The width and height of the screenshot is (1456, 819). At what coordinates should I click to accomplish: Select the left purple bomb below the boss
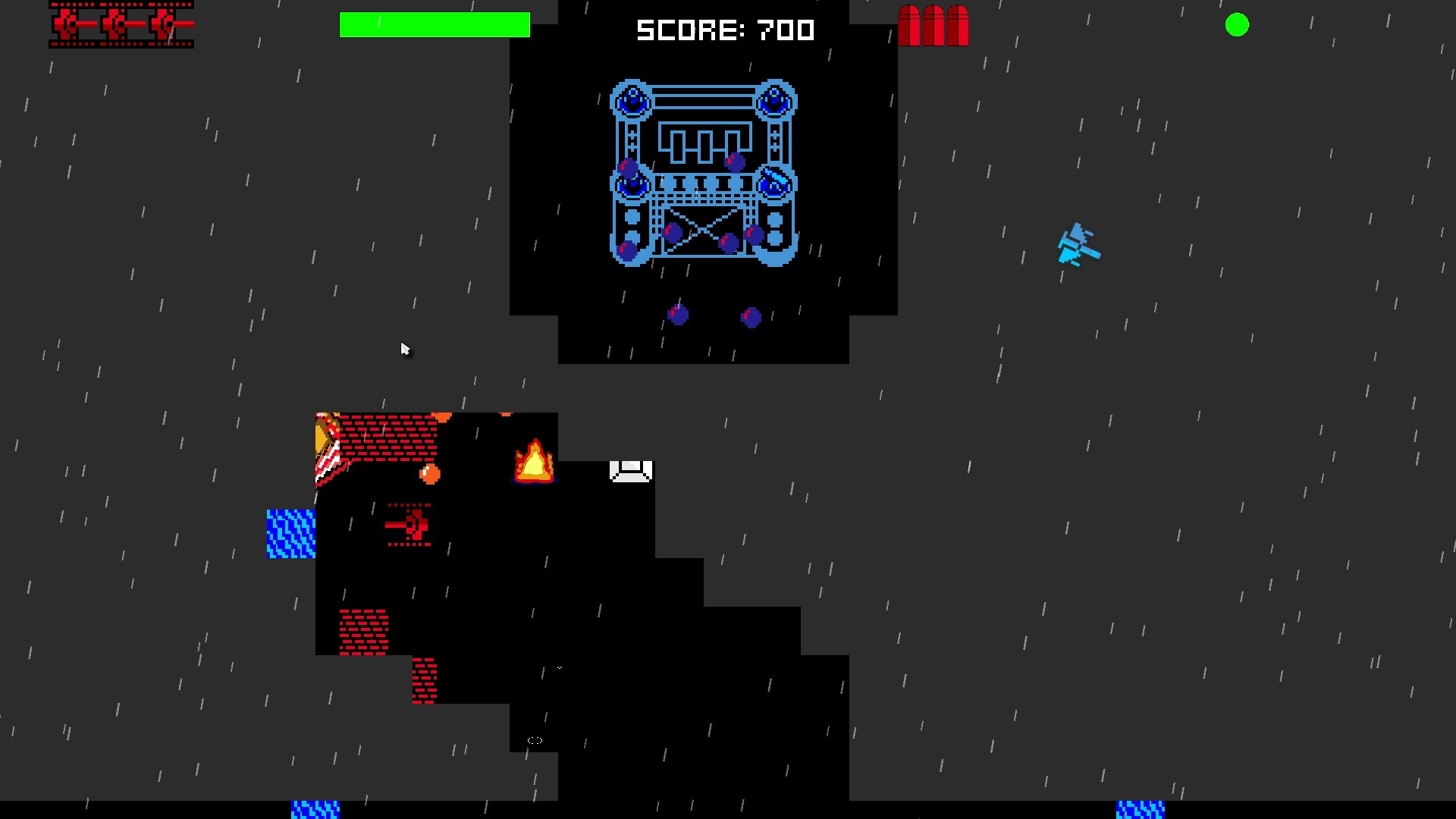click(x=677, y=313)
